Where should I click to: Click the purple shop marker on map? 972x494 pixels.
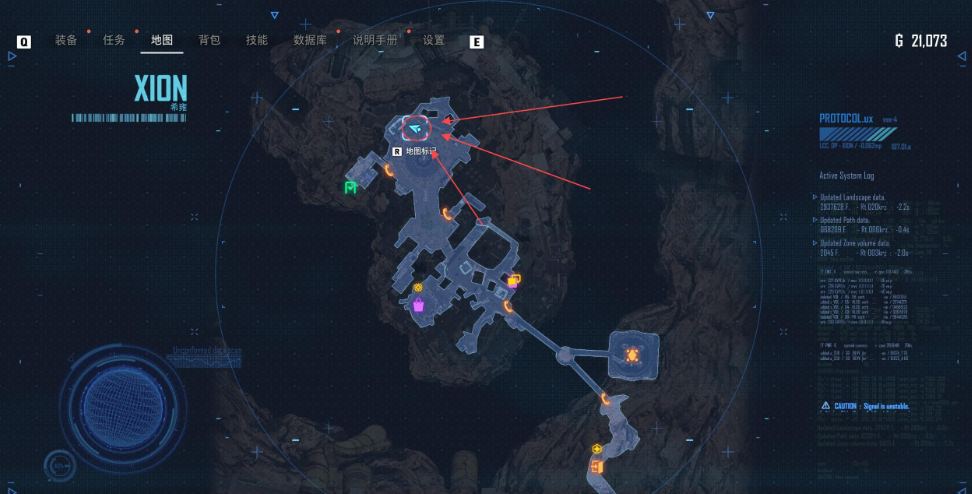[418, 304]
